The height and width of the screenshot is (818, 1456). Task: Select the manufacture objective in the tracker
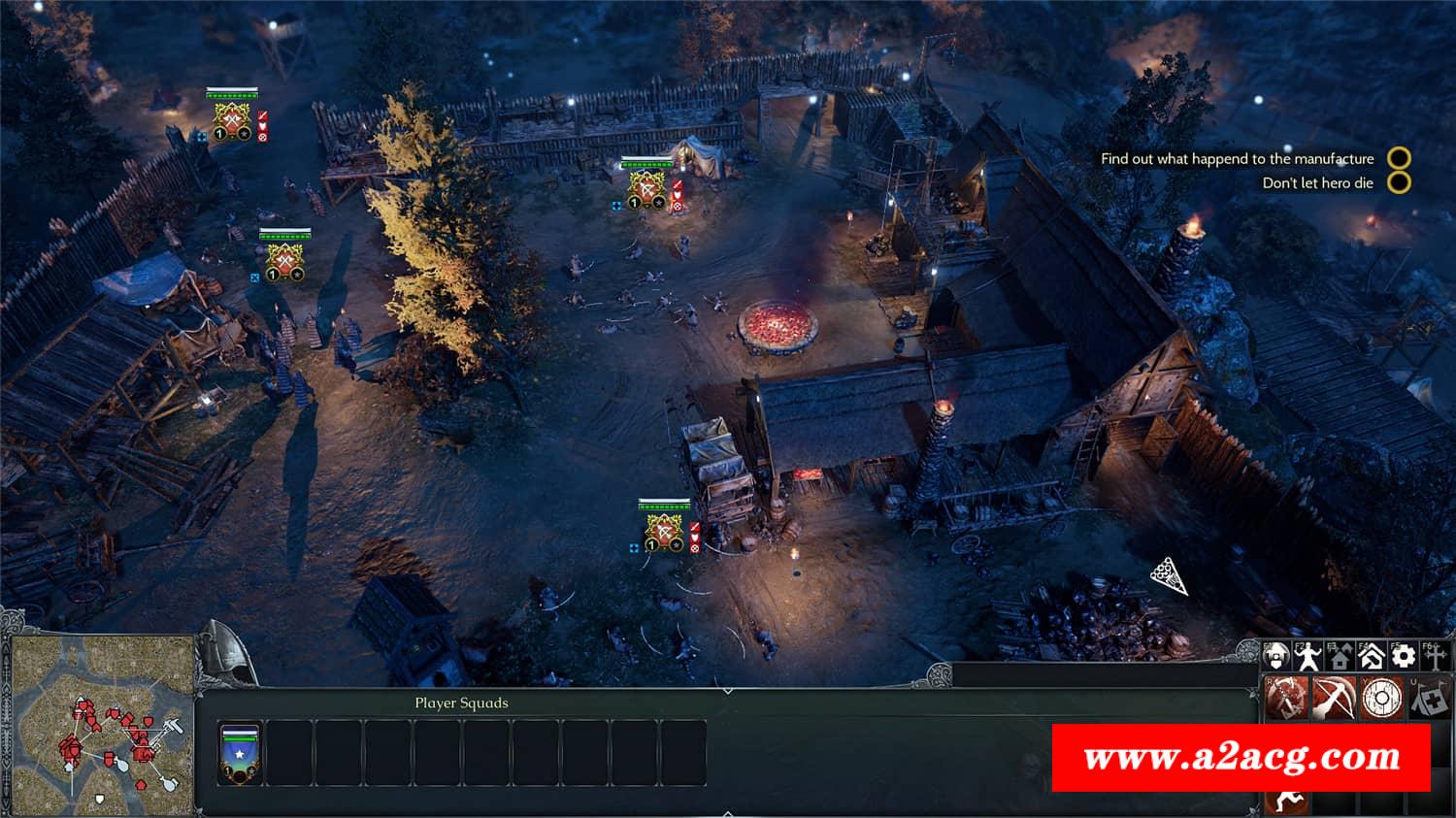point(1237,158)
